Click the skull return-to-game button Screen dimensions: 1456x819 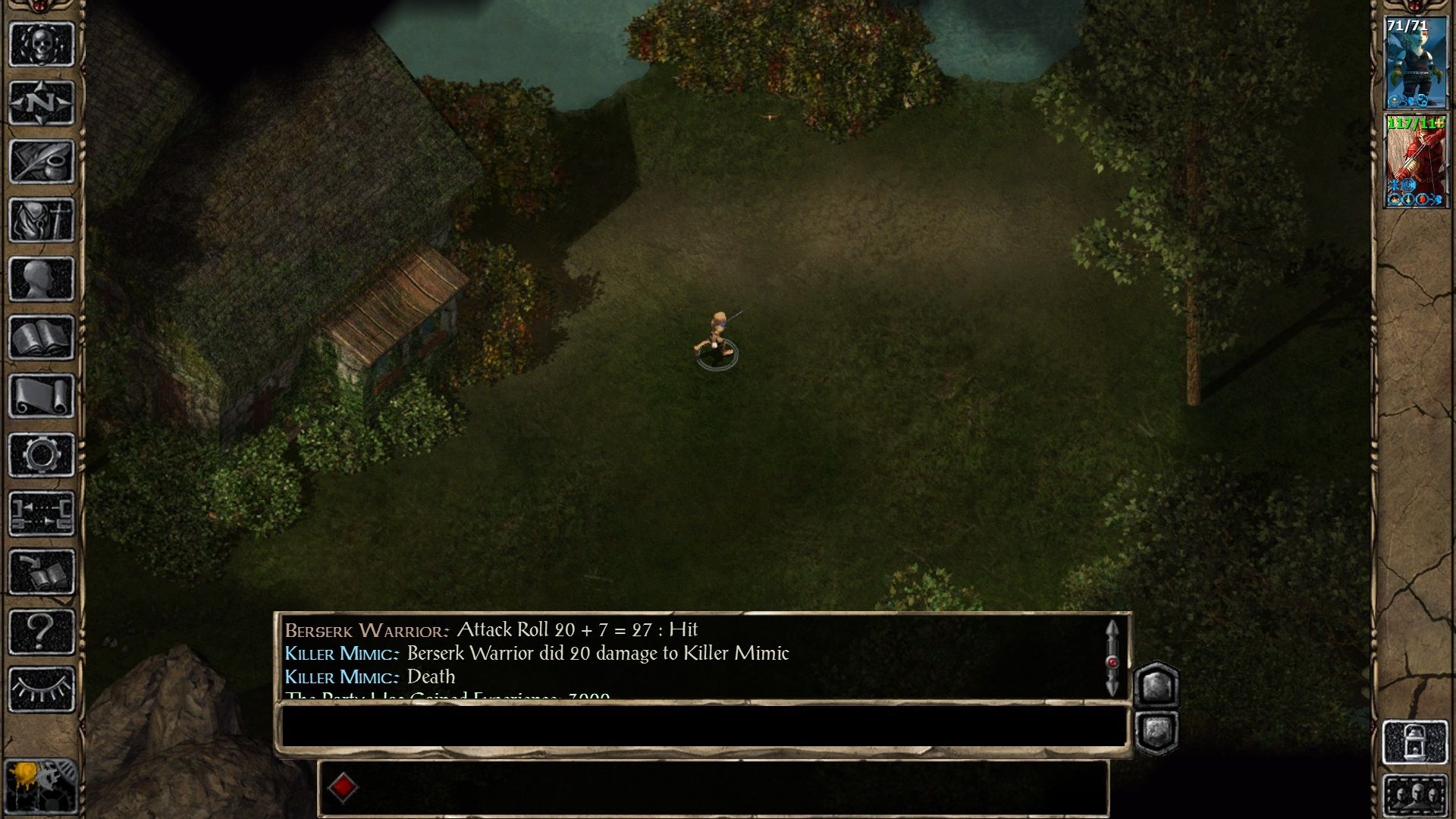click(x=42, y=44)
